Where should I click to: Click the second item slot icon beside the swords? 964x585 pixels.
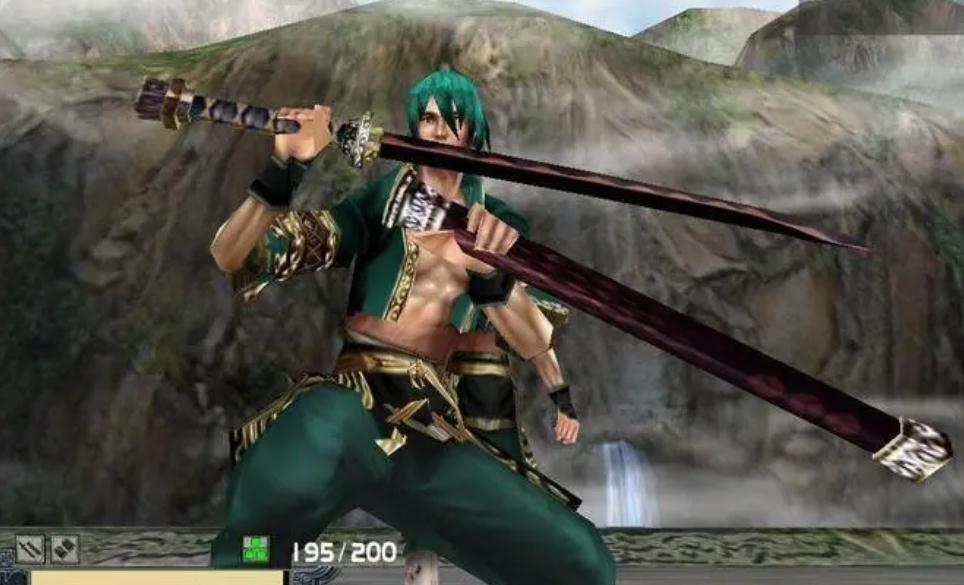tap(65, 548)
